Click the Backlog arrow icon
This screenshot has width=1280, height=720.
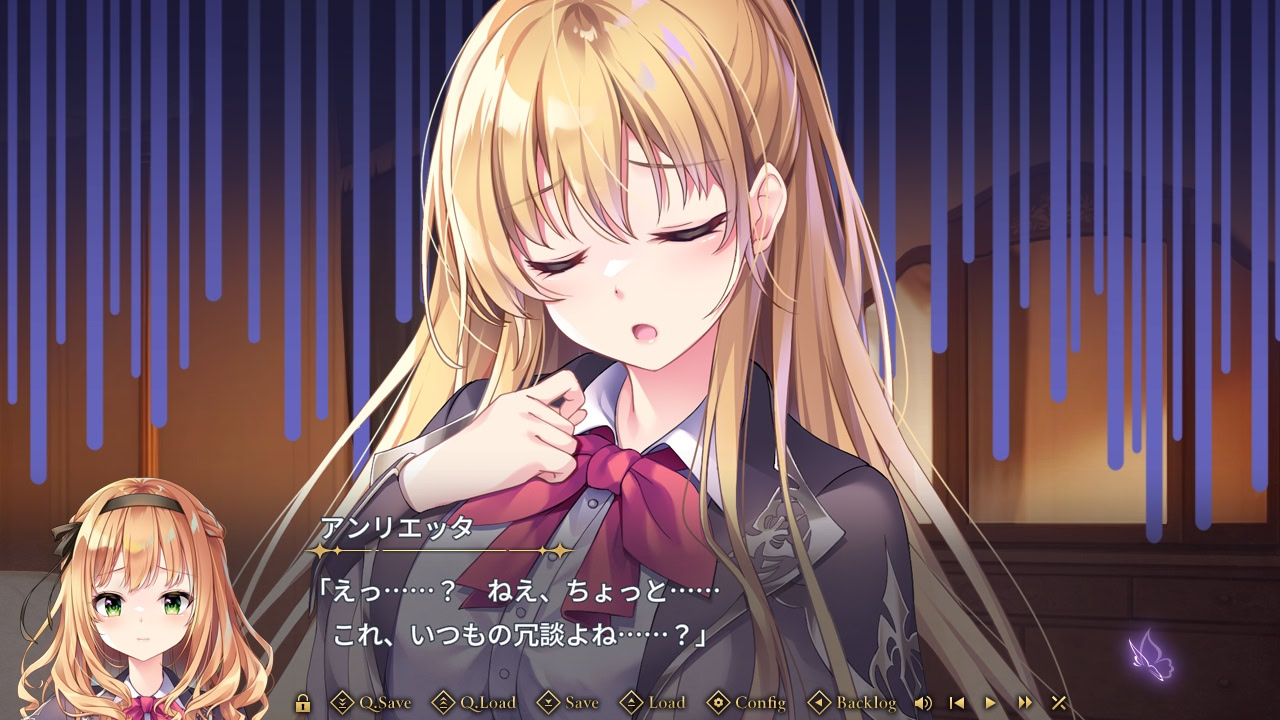point(818,703)
